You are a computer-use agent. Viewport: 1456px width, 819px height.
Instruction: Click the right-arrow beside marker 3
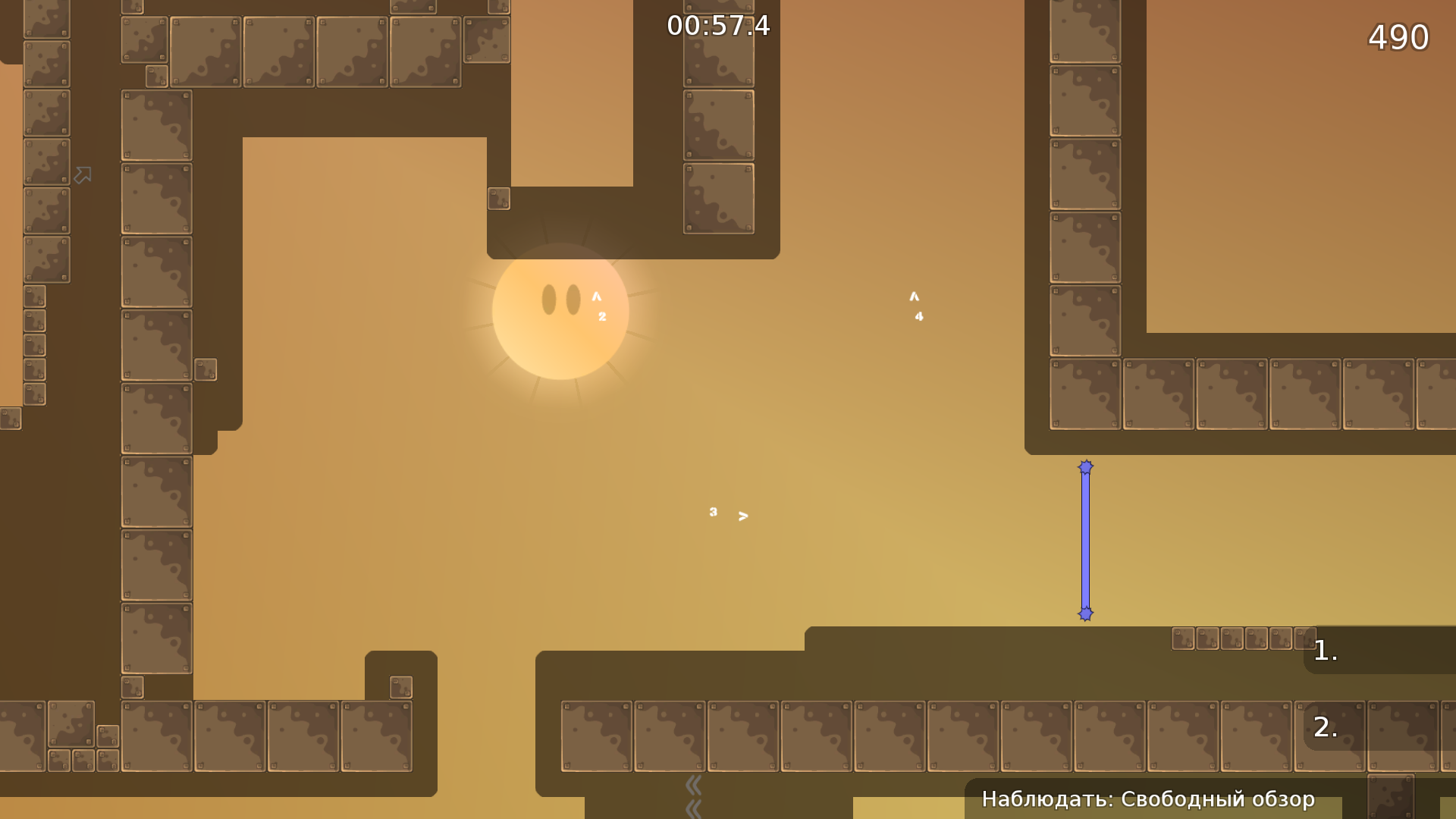tap(742, 515)
